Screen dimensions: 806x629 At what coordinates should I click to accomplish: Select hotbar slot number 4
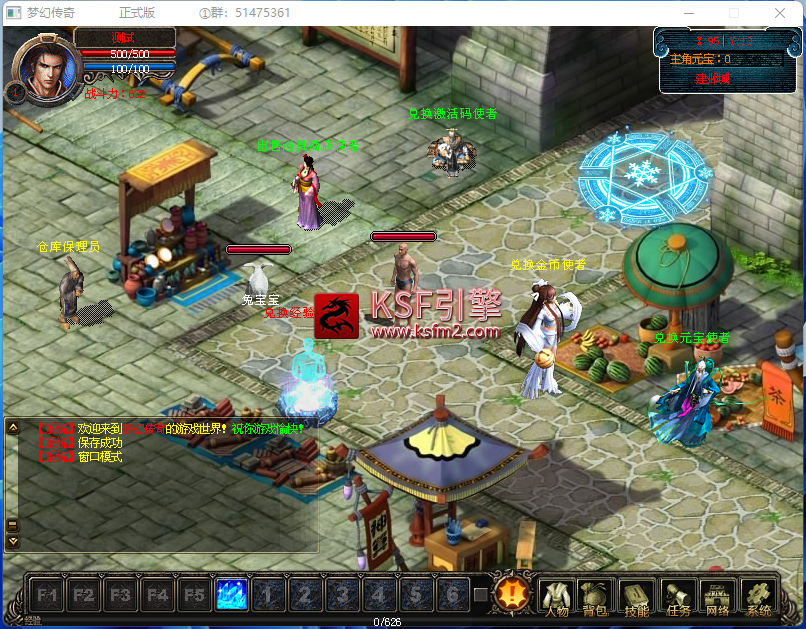pyautogui.click(x=379, y=595)
